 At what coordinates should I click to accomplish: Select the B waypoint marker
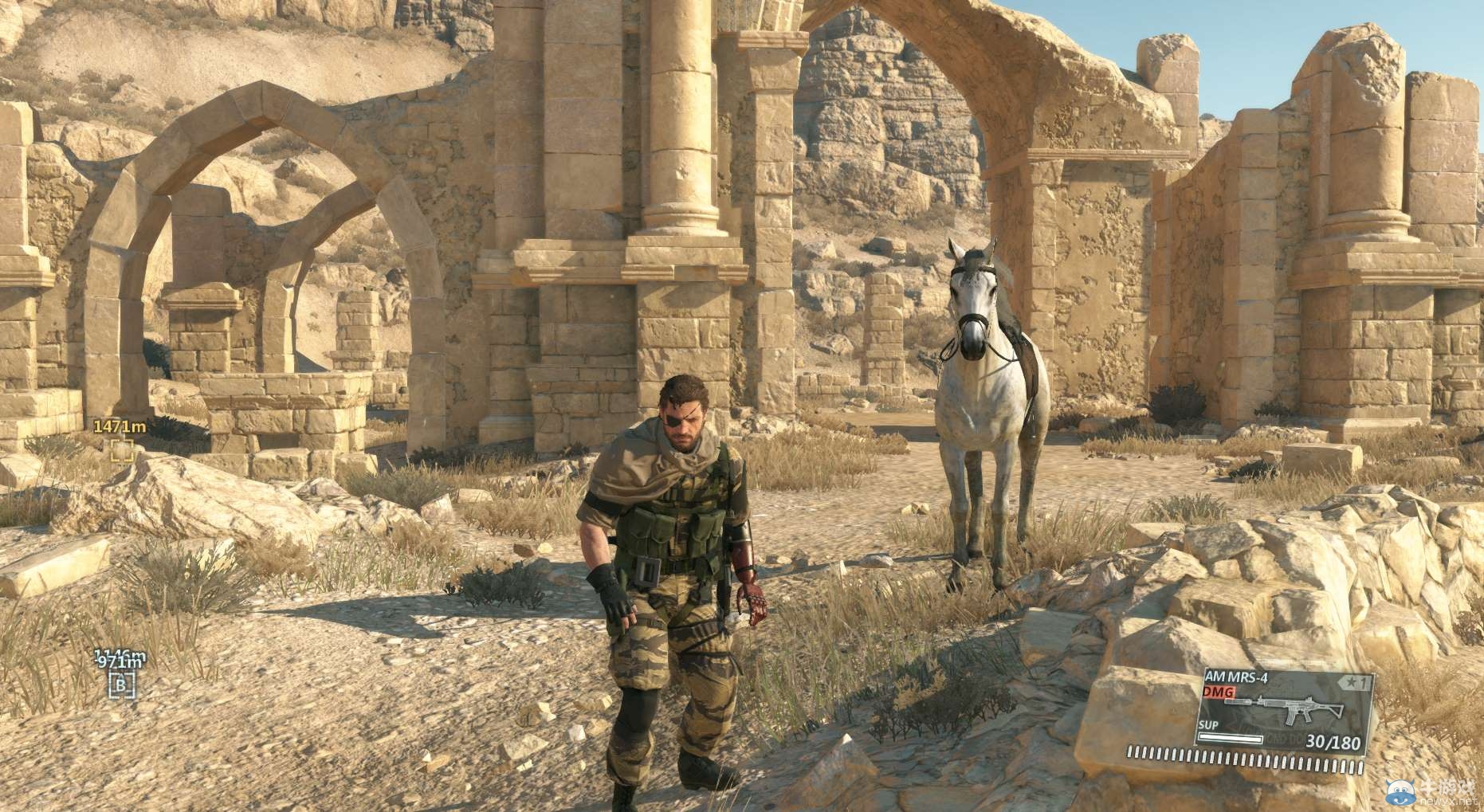coord(122,685)
